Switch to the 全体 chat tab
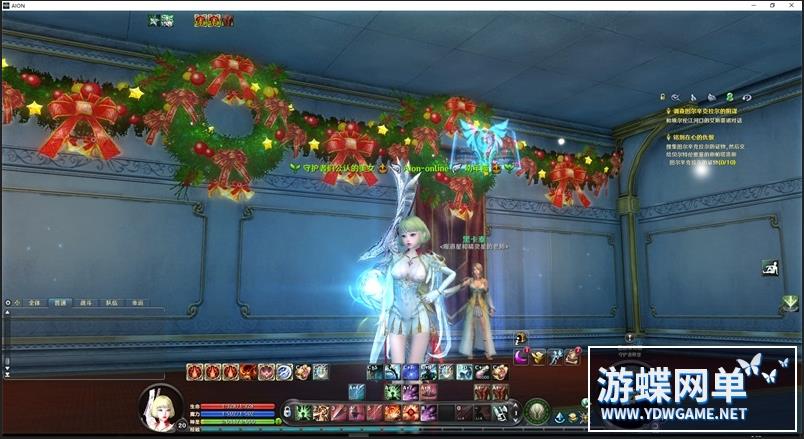Viewport: 804px width, 439px height. [x=35, y=301]
